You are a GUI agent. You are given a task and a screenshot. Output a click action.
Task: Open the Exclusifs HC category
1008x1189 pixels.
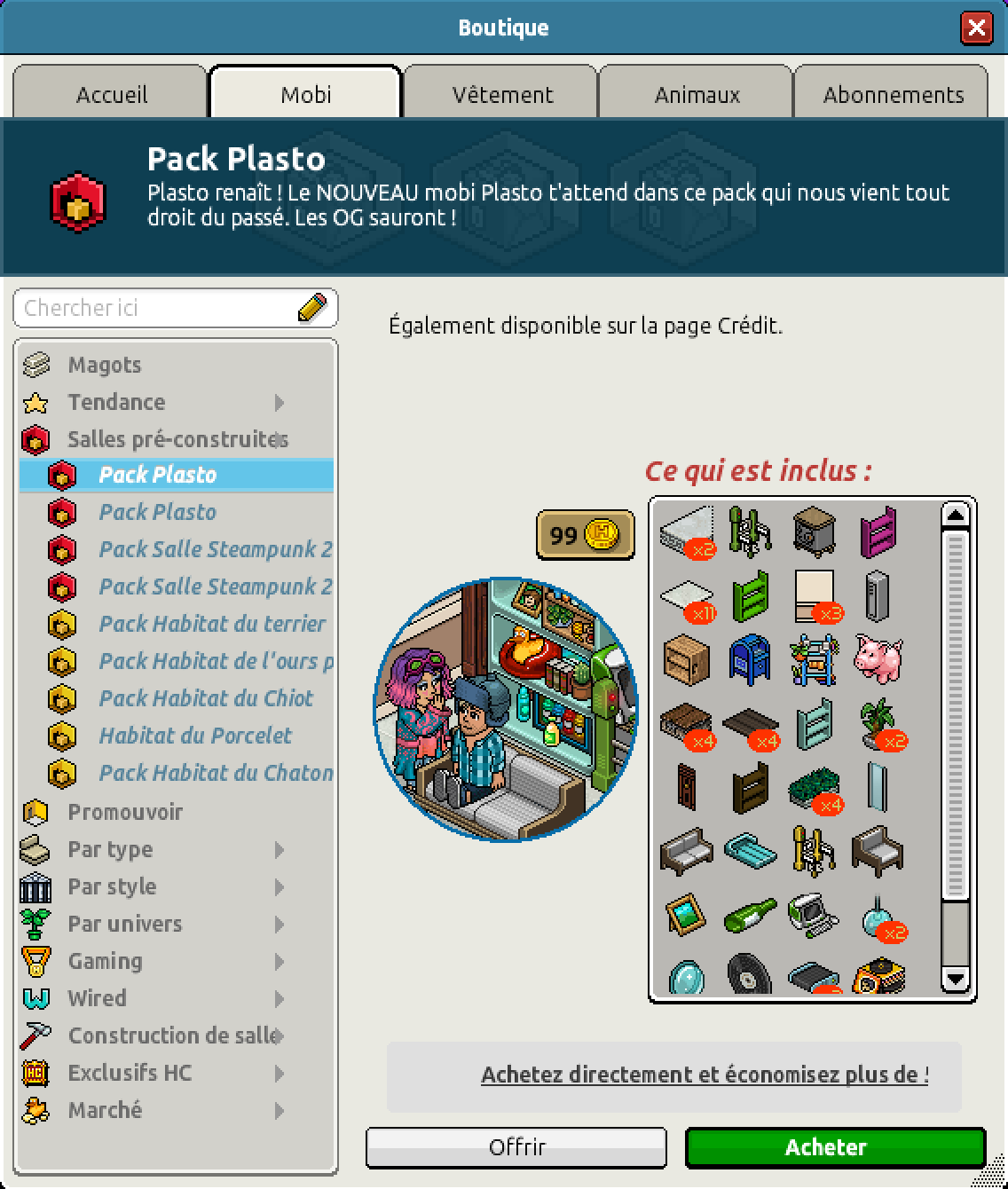(x=130, y=1073)
